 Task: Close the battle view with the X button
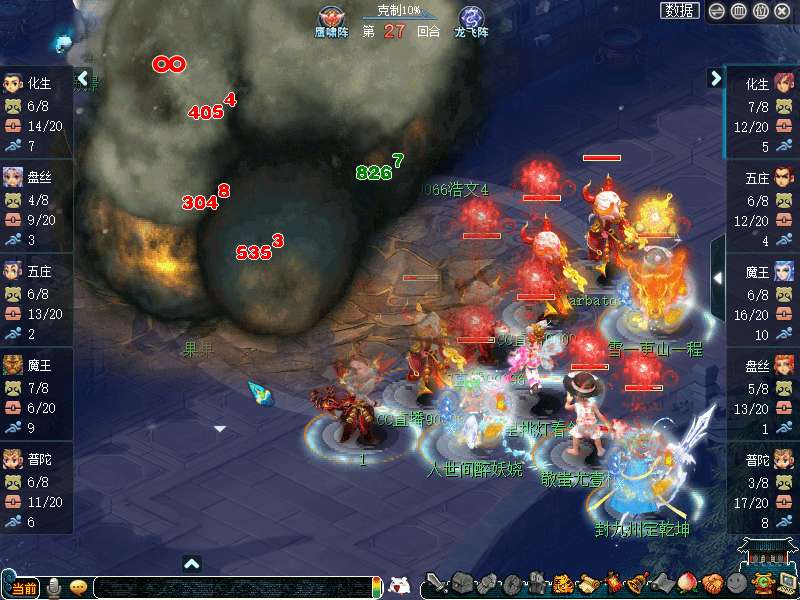(782, 11)
